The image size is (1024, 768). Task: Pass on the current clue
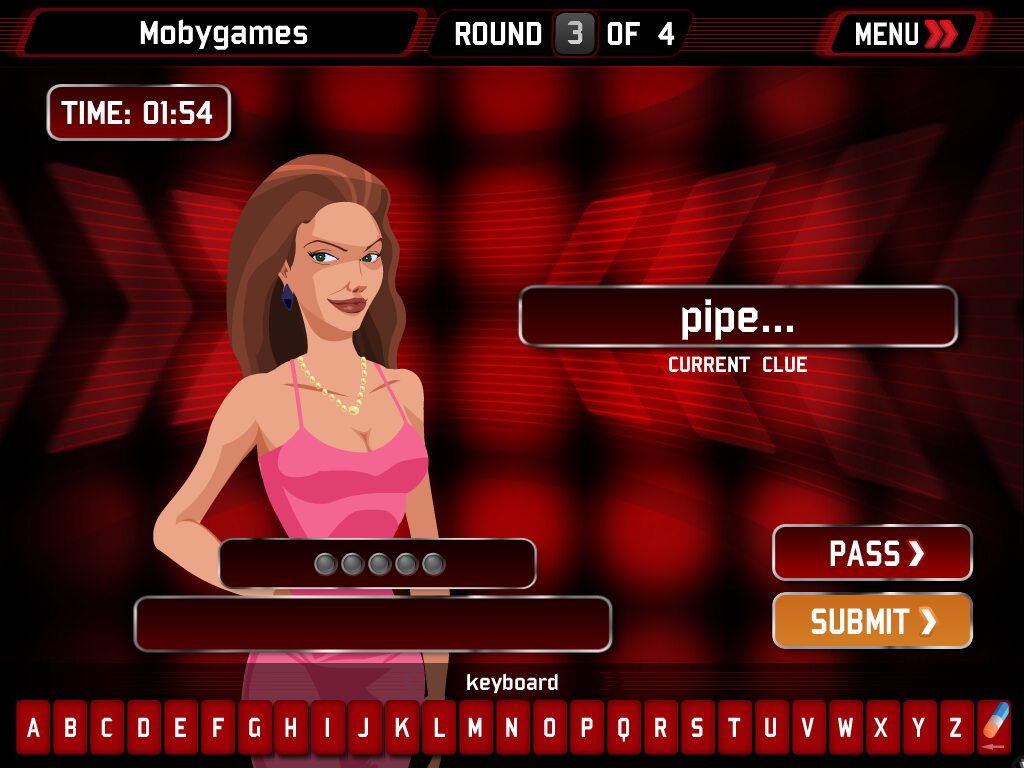pos(872,553)
